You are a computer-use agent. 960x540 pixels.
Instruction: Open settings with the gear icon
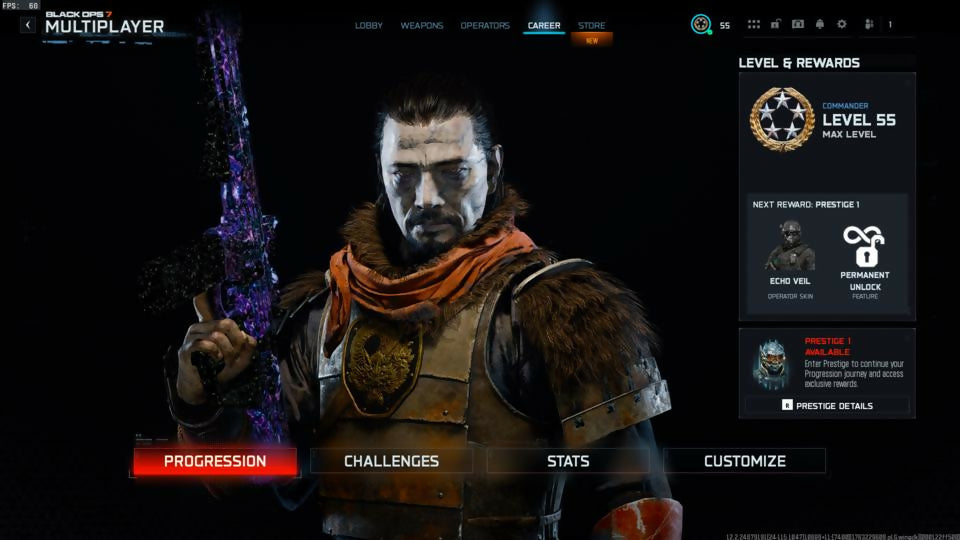[x=841, y=25]
